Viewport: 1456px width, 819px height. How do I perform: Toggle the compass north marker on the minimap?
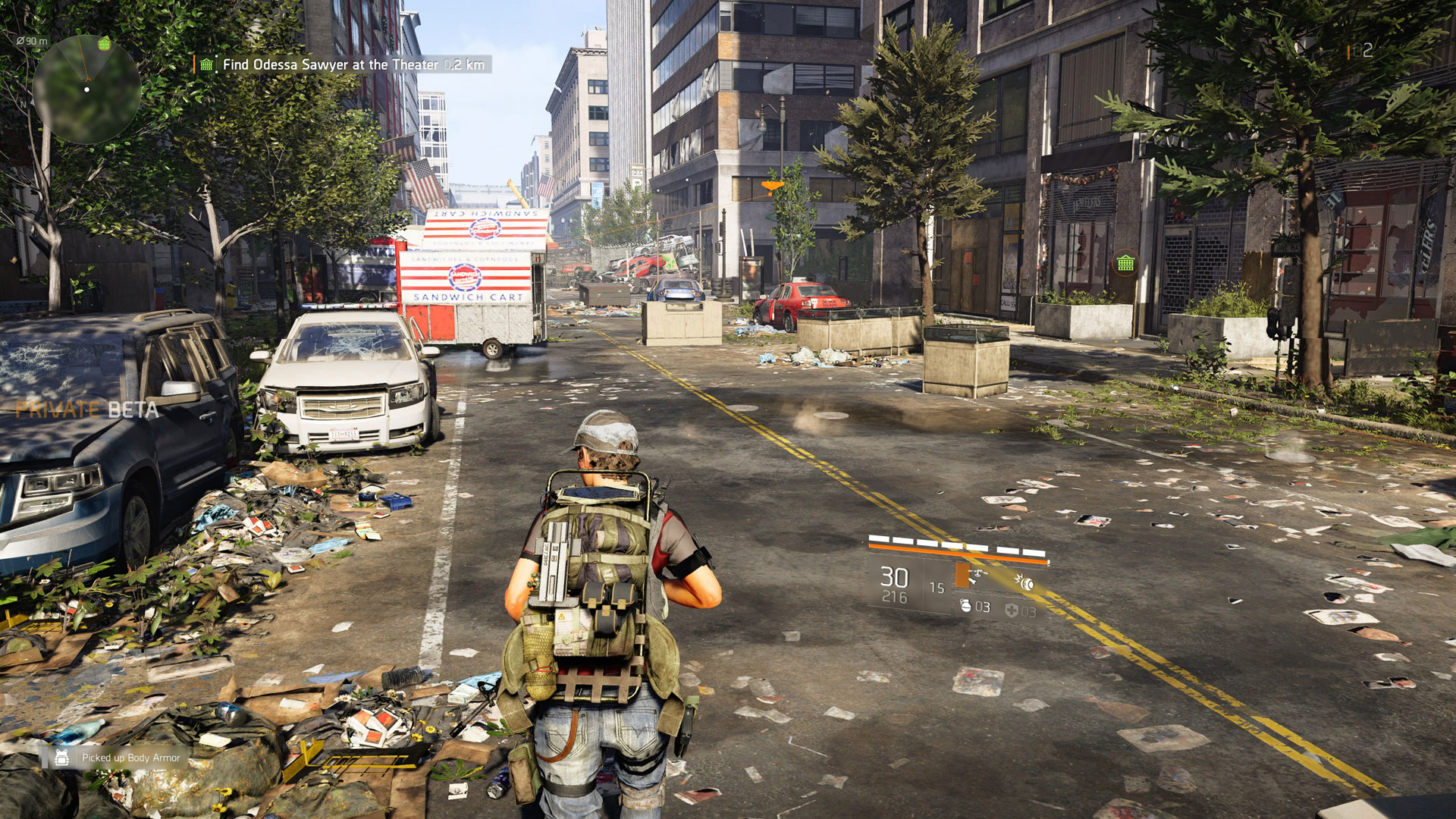click(x=24, y=104)
